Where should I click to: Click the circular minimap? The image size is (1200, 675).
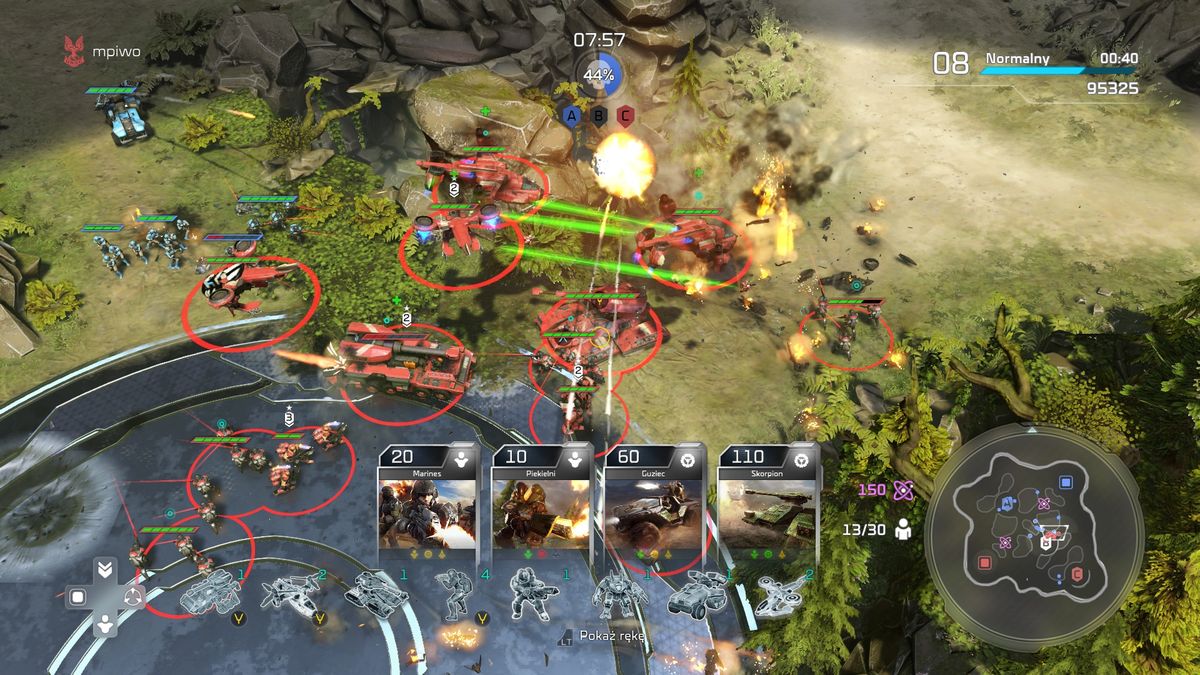[x=1034, y=527]
